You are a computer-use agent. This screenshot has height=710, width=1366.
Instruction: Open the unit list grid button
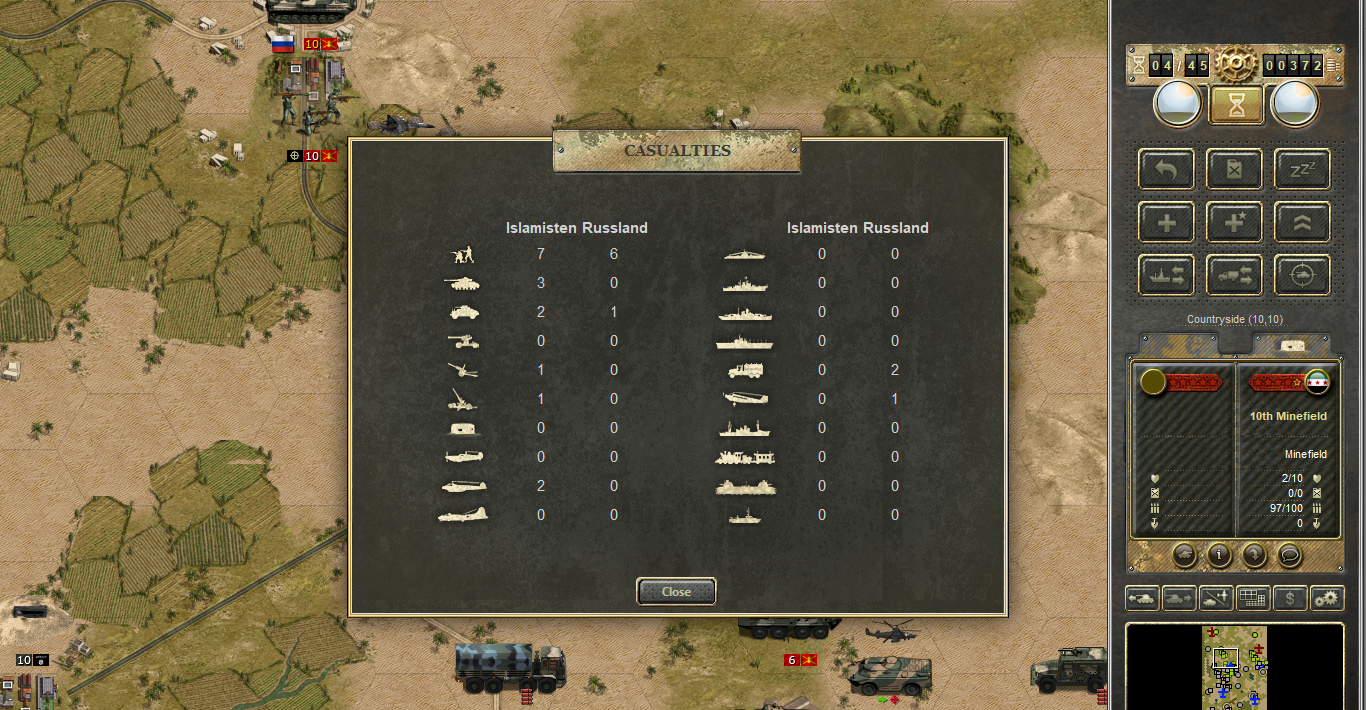pos(1254,599)
